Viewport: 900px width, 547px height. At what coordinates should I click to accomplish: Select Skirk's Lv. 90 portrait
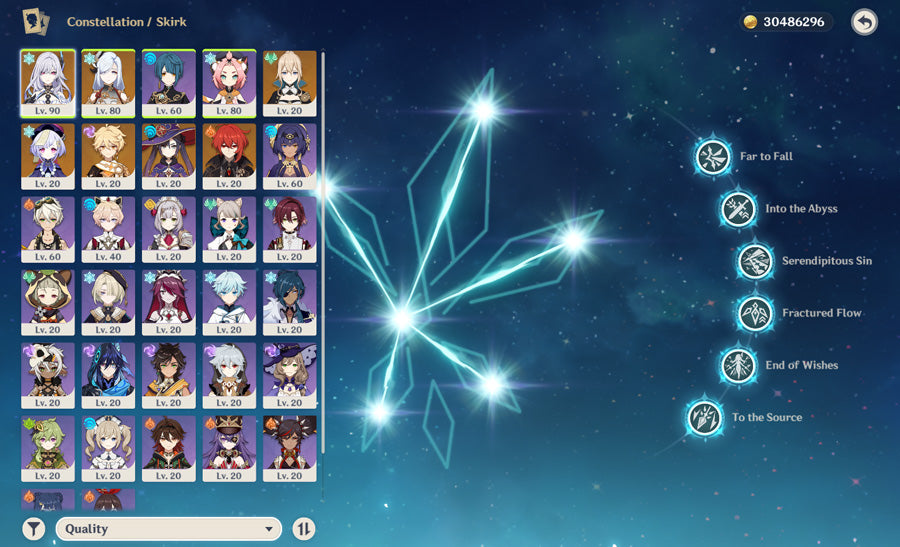tap(47, 84)
